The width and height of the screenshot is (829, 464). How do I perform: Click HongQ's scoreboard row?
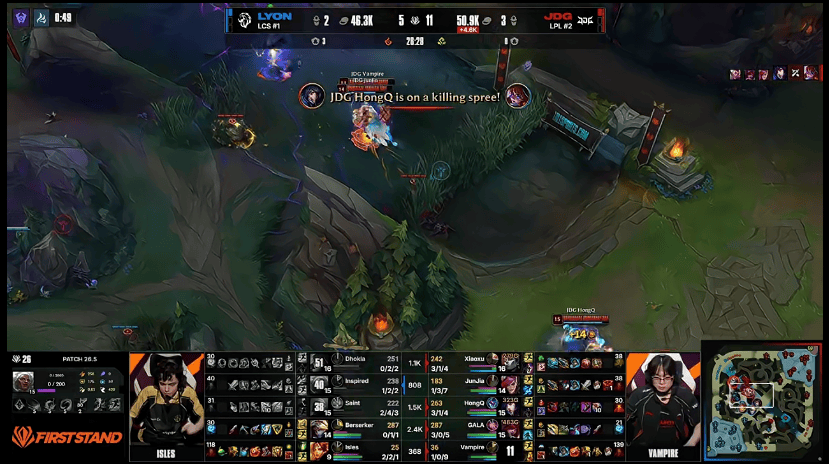pyautogui.click(x=477, y=405)
